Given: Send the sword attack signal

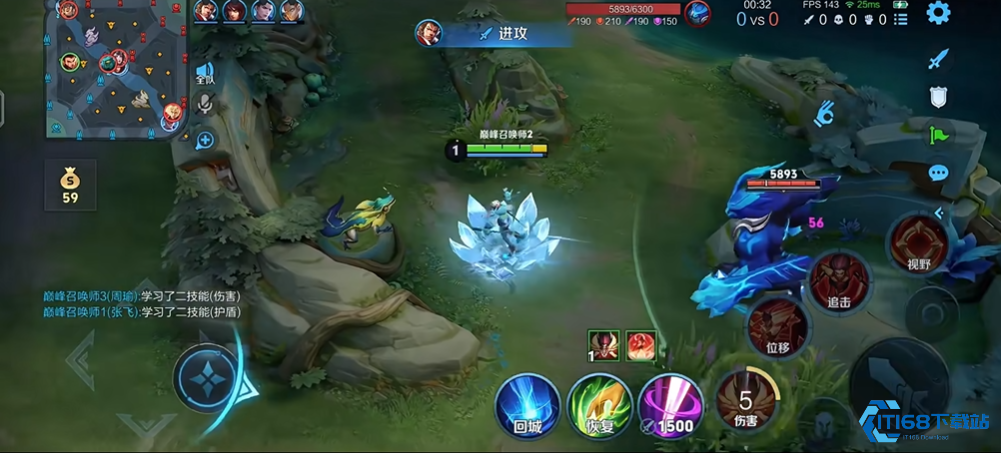Looking at the screenshot, I should point(938,59).
